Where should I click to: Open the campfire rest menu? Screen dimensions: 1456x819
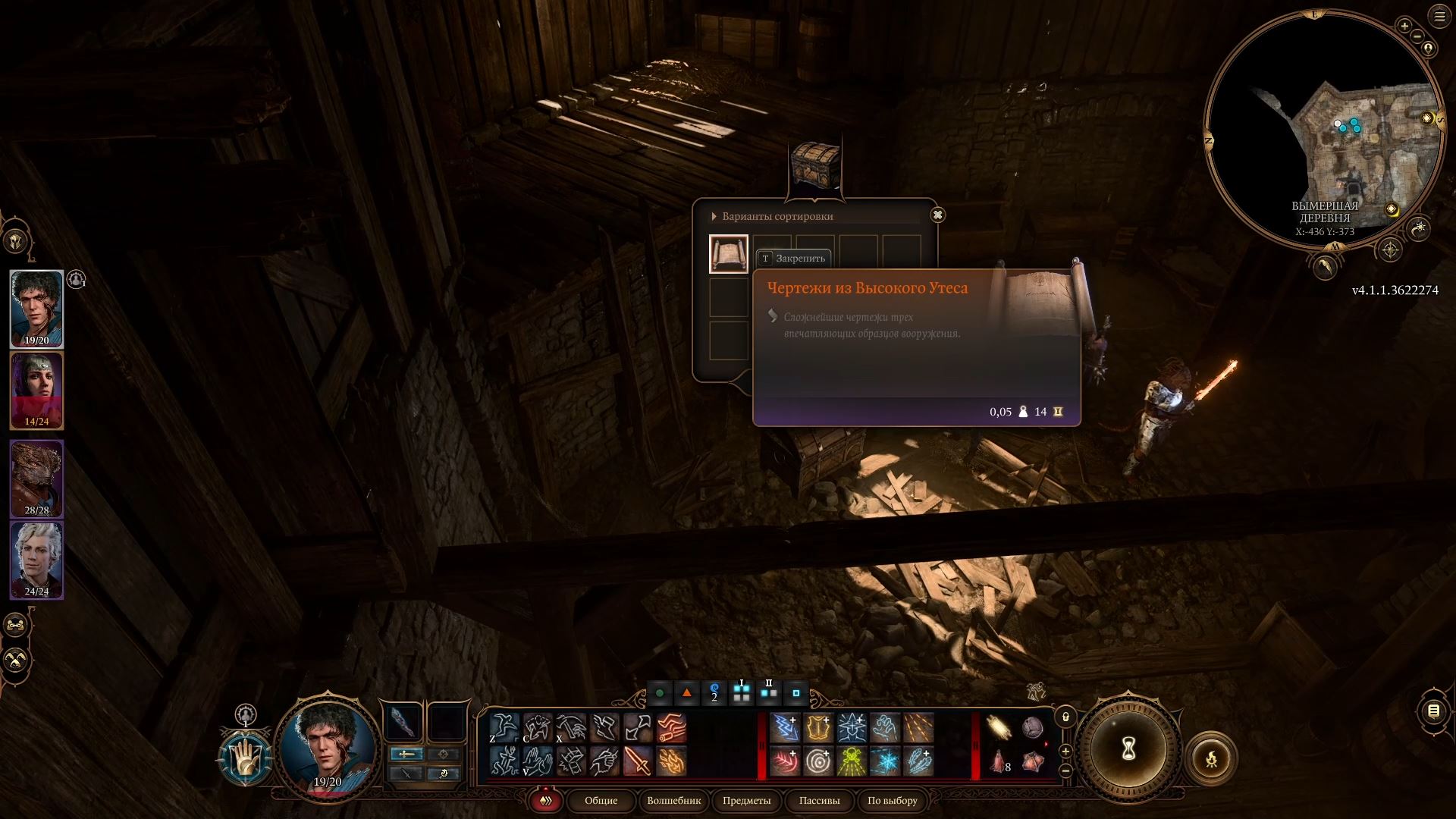[1211, 758]
